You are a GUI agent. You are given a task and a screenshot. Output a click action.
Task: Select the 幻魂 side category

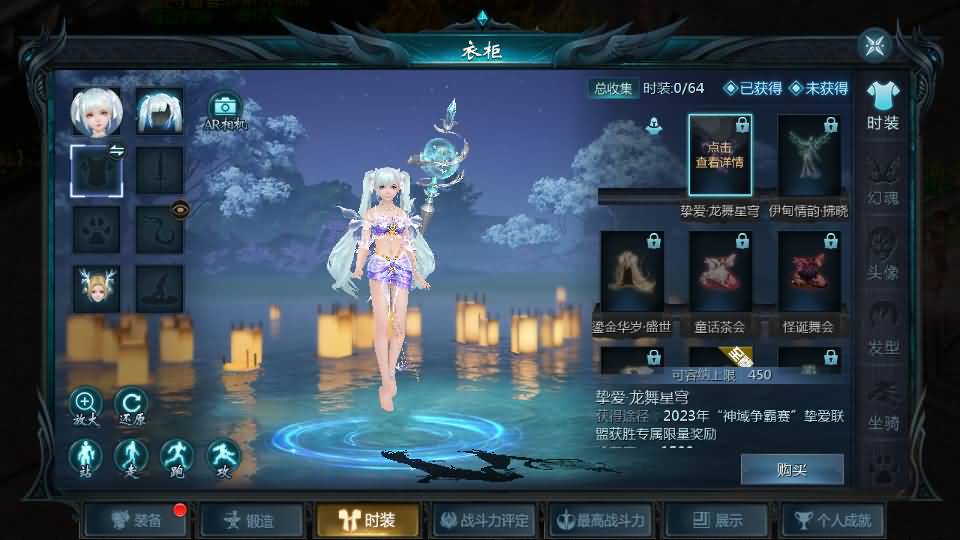tap(883, 178)
